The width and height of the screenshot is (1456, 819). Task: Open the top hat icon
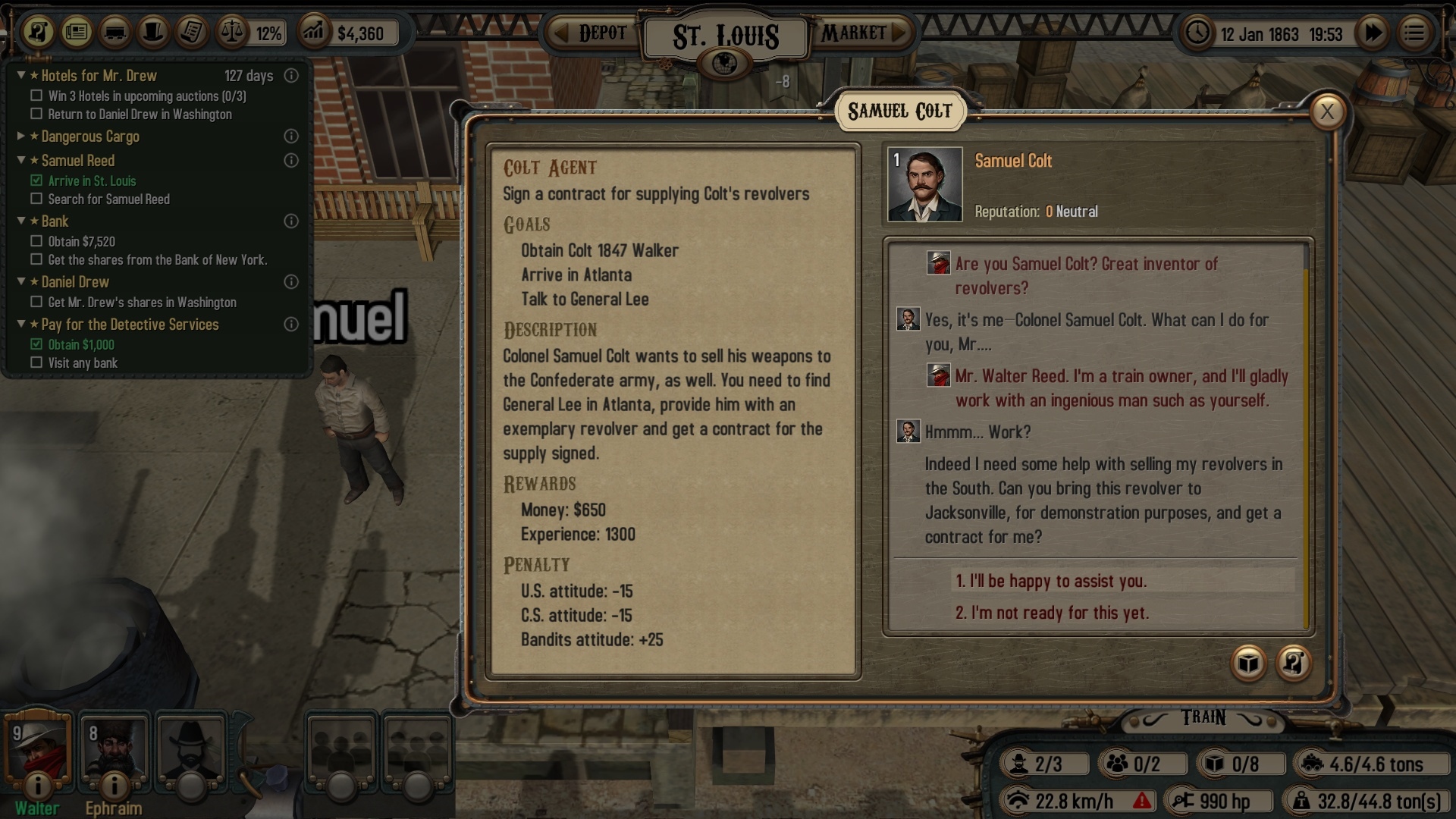(154, 33)
